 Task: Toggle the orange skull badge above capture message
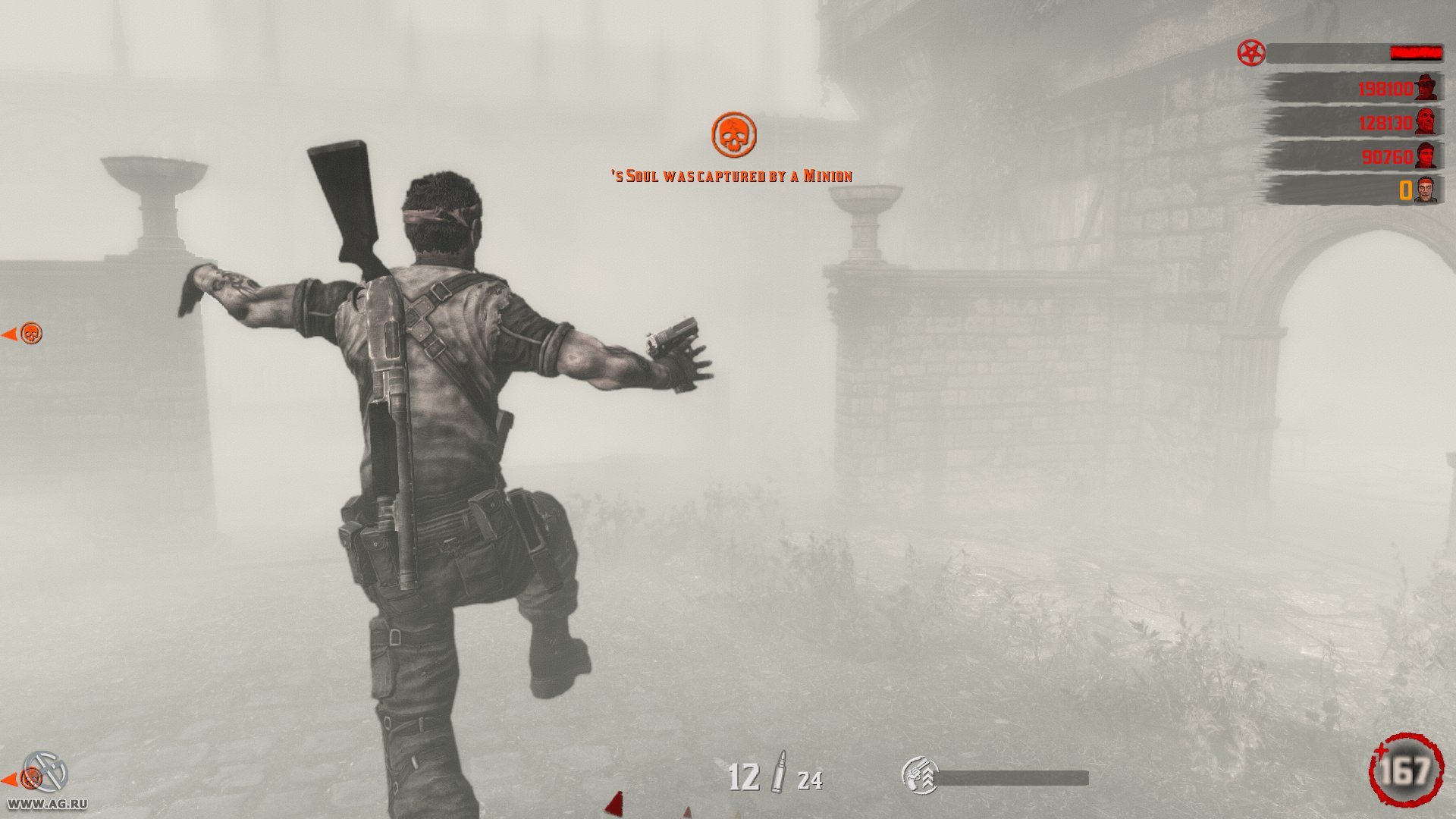[x=735, y=134]
